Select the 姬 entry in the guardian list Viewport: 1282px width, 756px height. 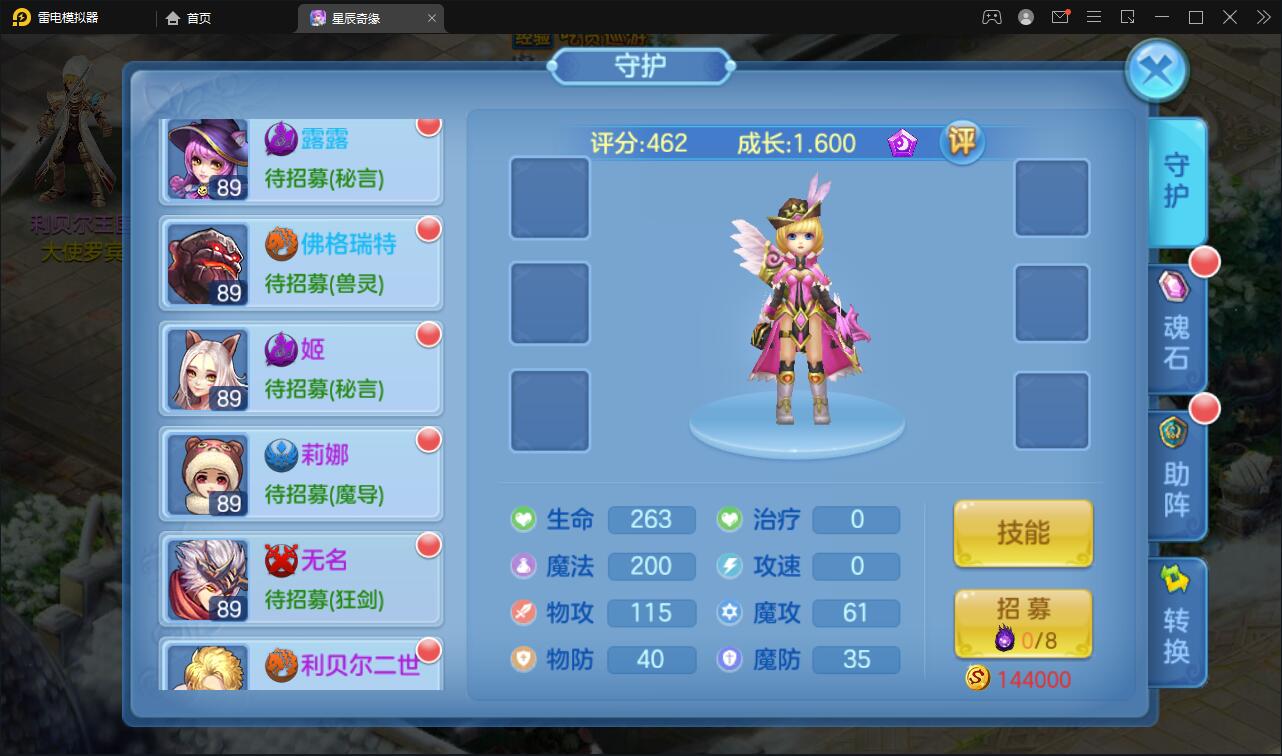[x=300, y=368]
